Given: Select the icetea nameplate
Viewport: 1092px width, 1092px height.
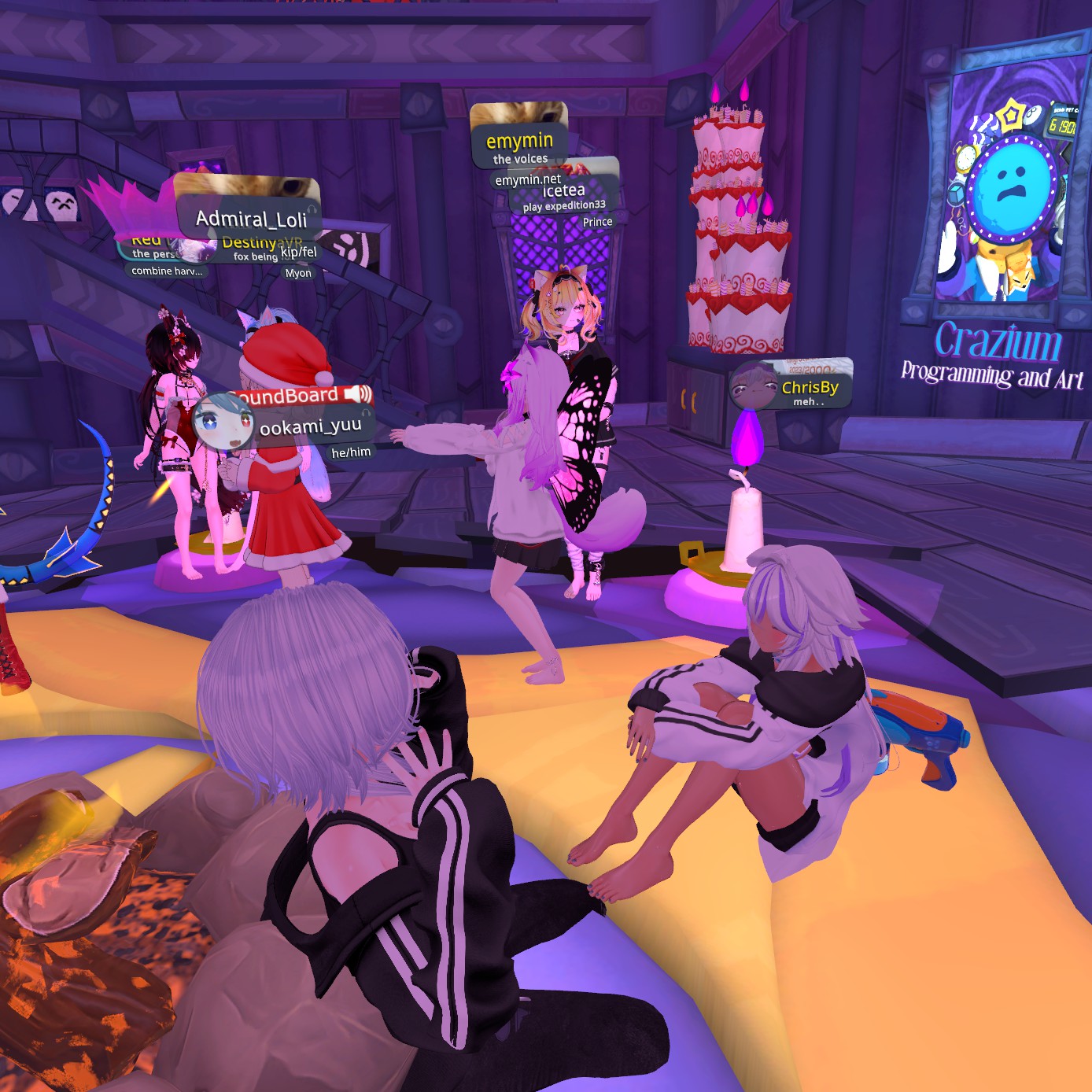Looking at the screenshot, I should pyautogui.click(x=564, y=191).
